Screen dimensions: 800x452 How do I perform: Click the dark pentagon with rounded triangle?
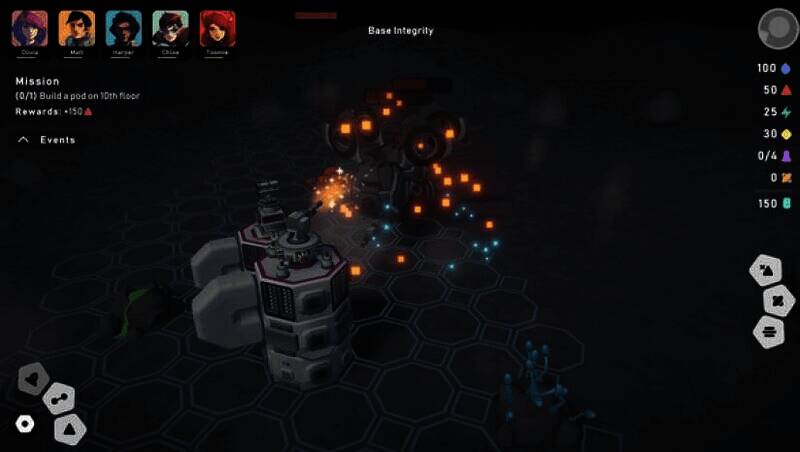point(33,378)
